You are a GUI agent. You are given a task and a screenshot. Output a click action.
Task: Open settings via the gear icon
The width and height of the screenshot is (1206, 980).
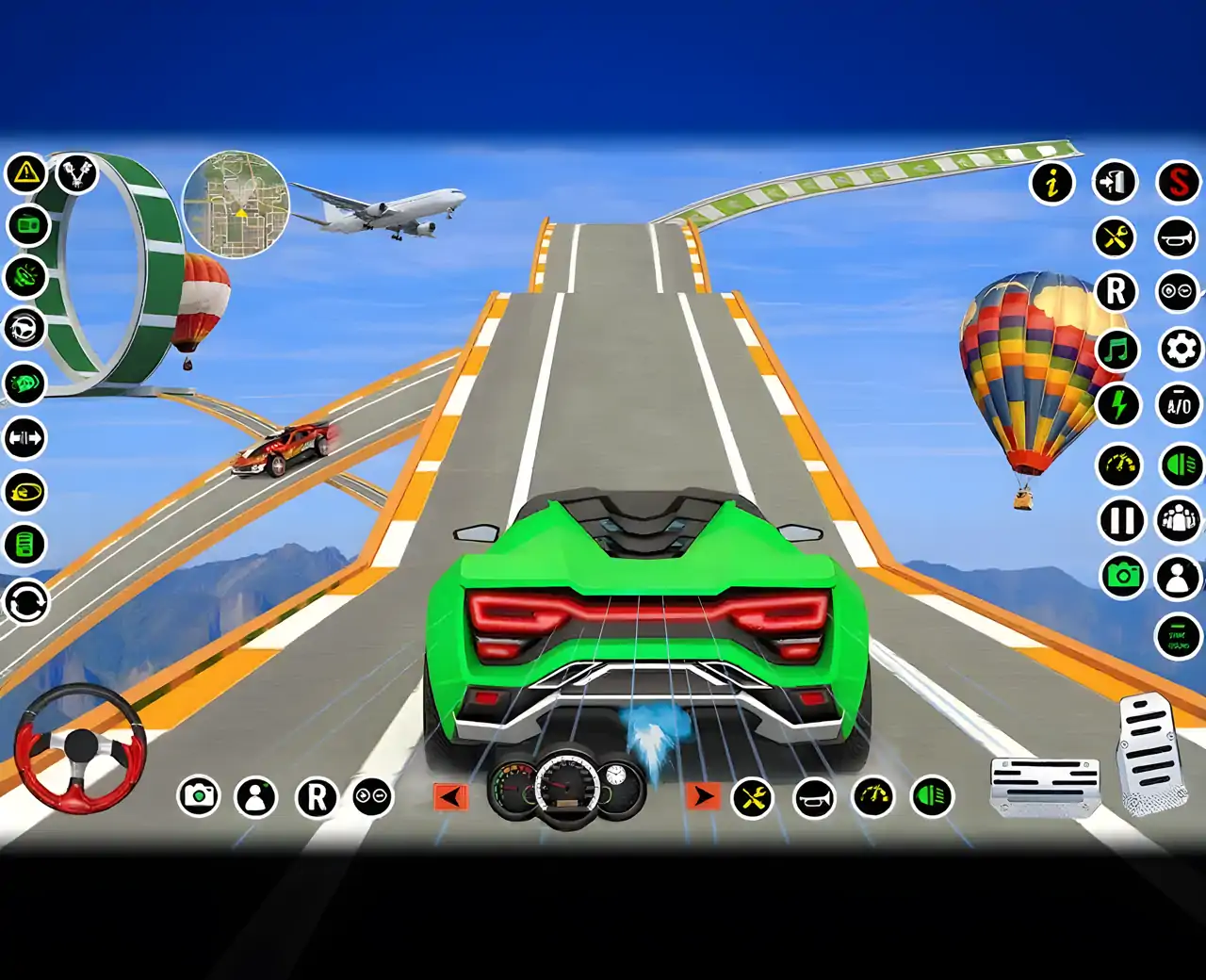point(1180,350)
